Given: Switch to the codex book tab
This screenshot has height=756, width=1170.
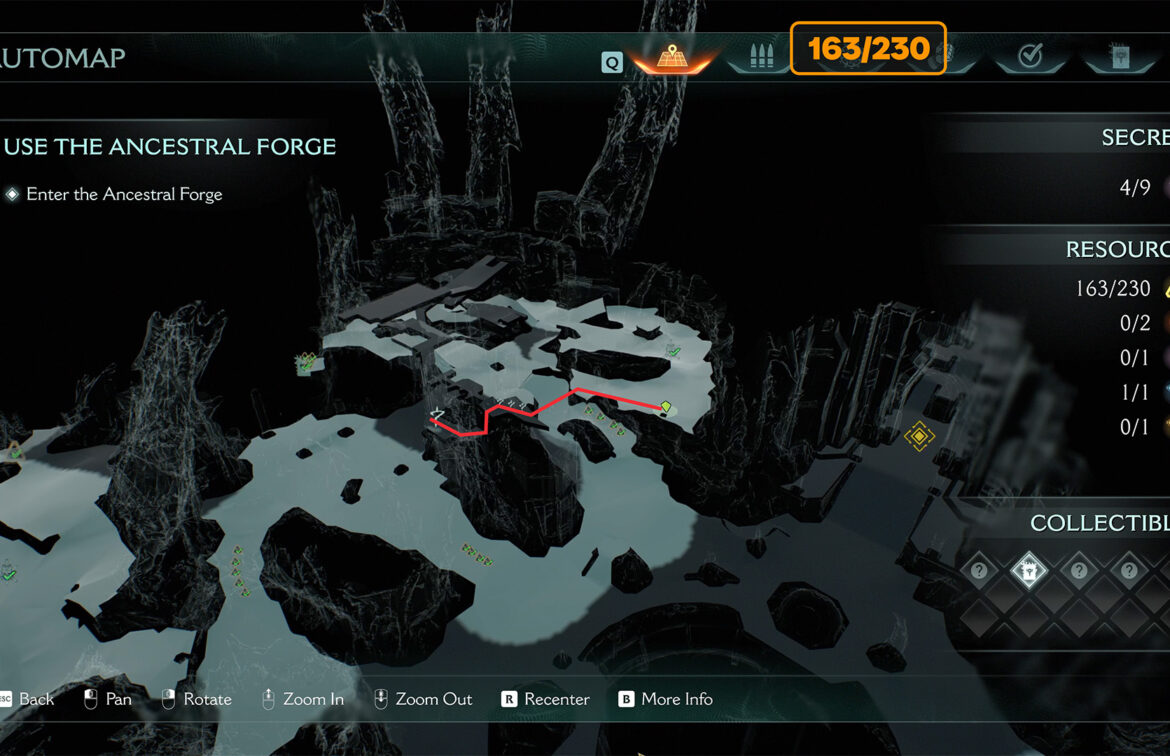Looking at the screenshot, I should (1121, 57).
